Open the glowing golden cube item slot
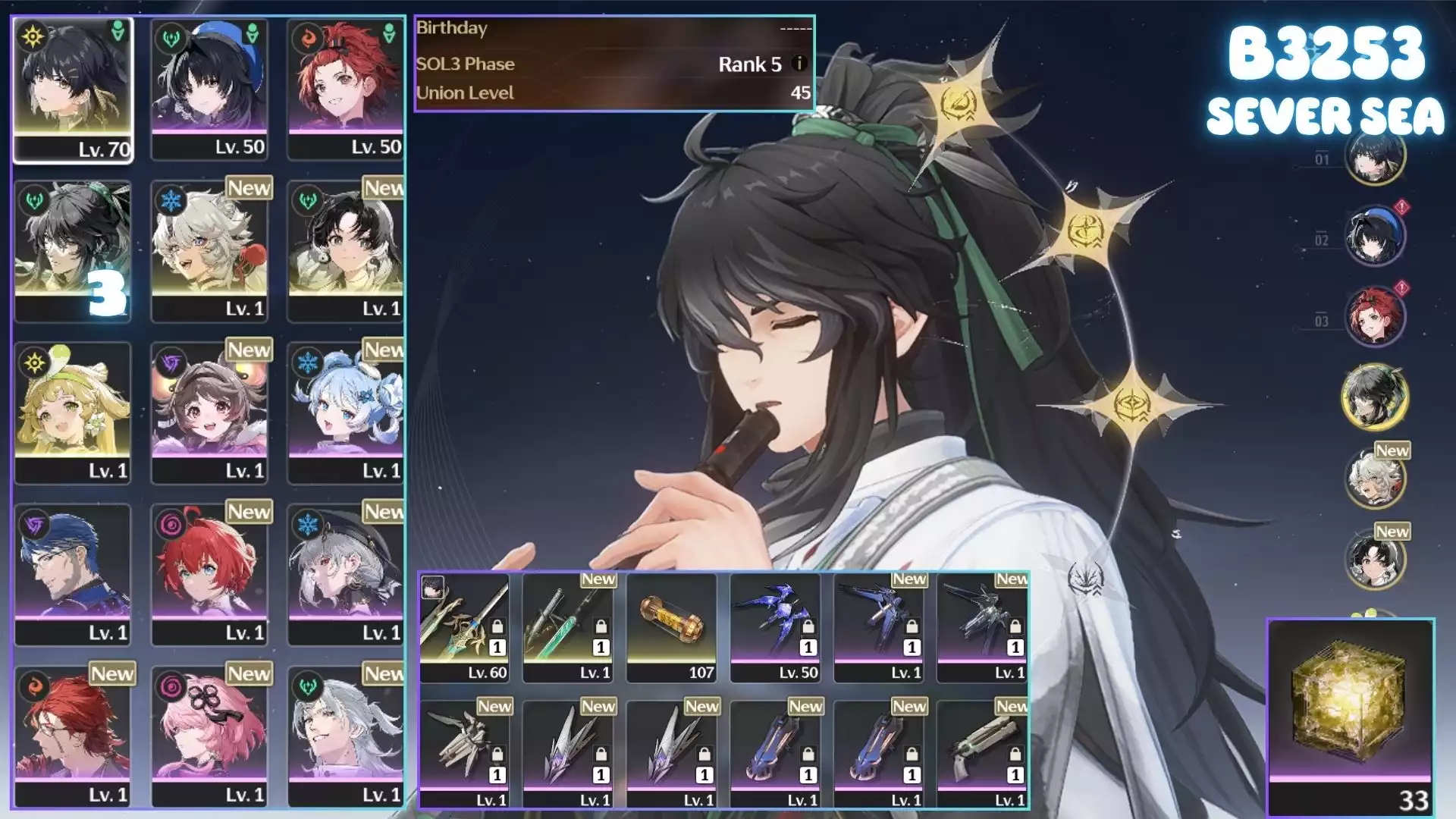 tap(1351, 715)
